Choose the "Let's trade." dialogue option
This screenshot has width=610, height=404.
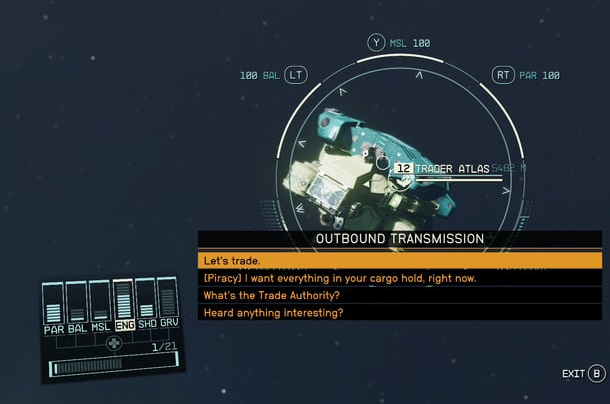(x=400, y=260)
